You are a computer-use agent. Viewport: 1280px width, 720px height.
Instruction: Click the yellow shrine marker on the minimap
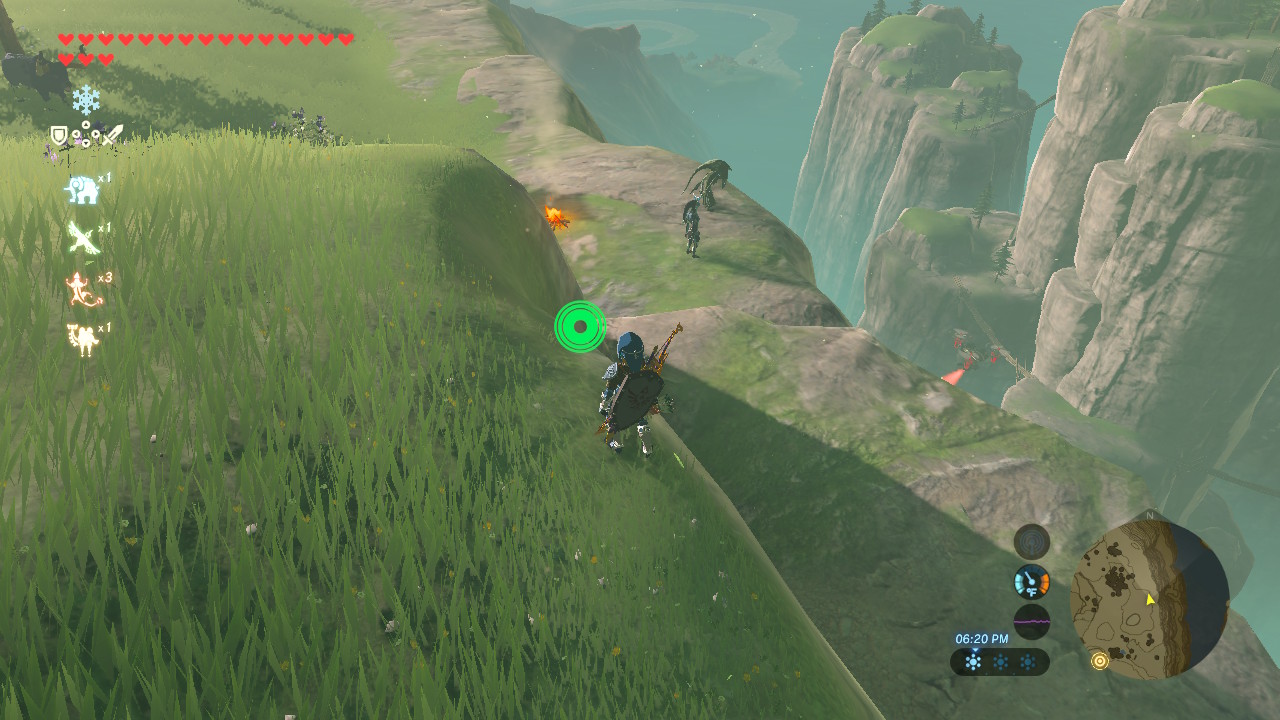coord(1102,662)
